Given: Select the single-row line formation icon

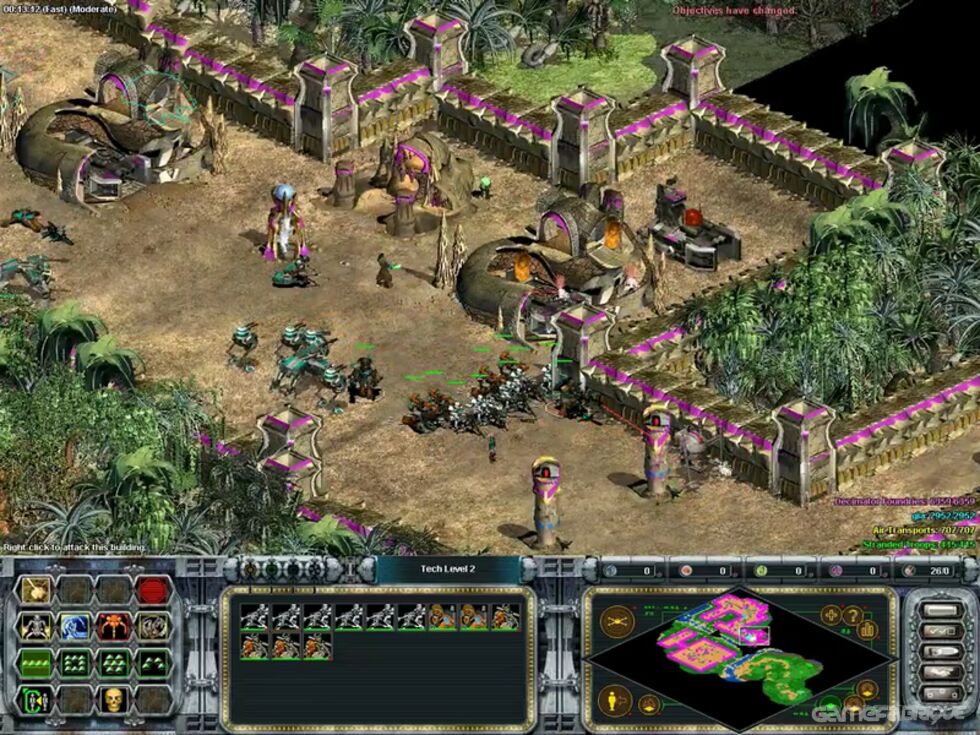Looking at the screenshot, I should coord(36,663).
